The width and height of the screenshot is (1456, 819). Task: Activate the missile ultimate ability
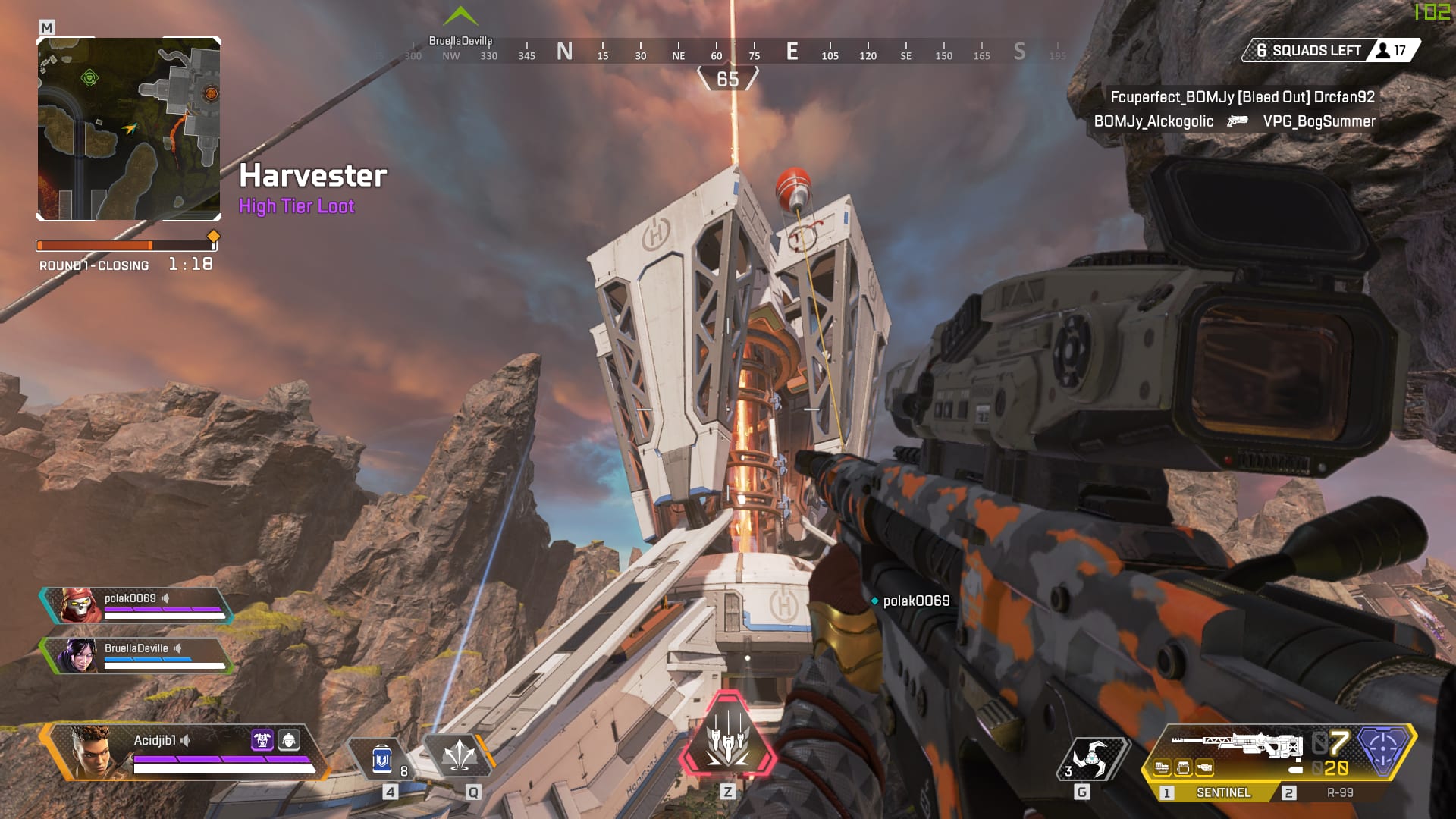tap(728, 737)
